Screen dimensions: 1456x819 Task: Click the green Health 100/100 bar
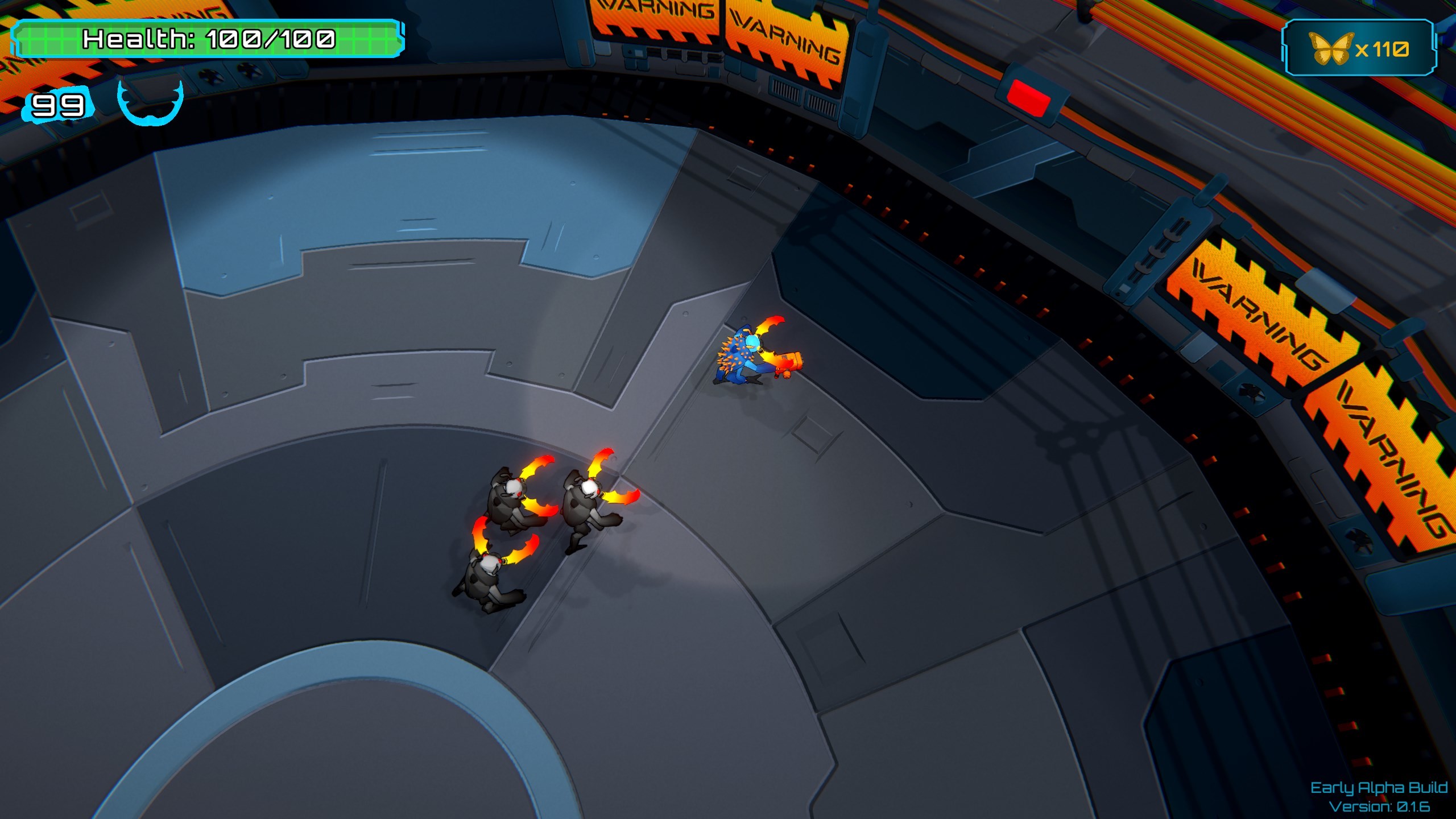(x=208, y=41)
